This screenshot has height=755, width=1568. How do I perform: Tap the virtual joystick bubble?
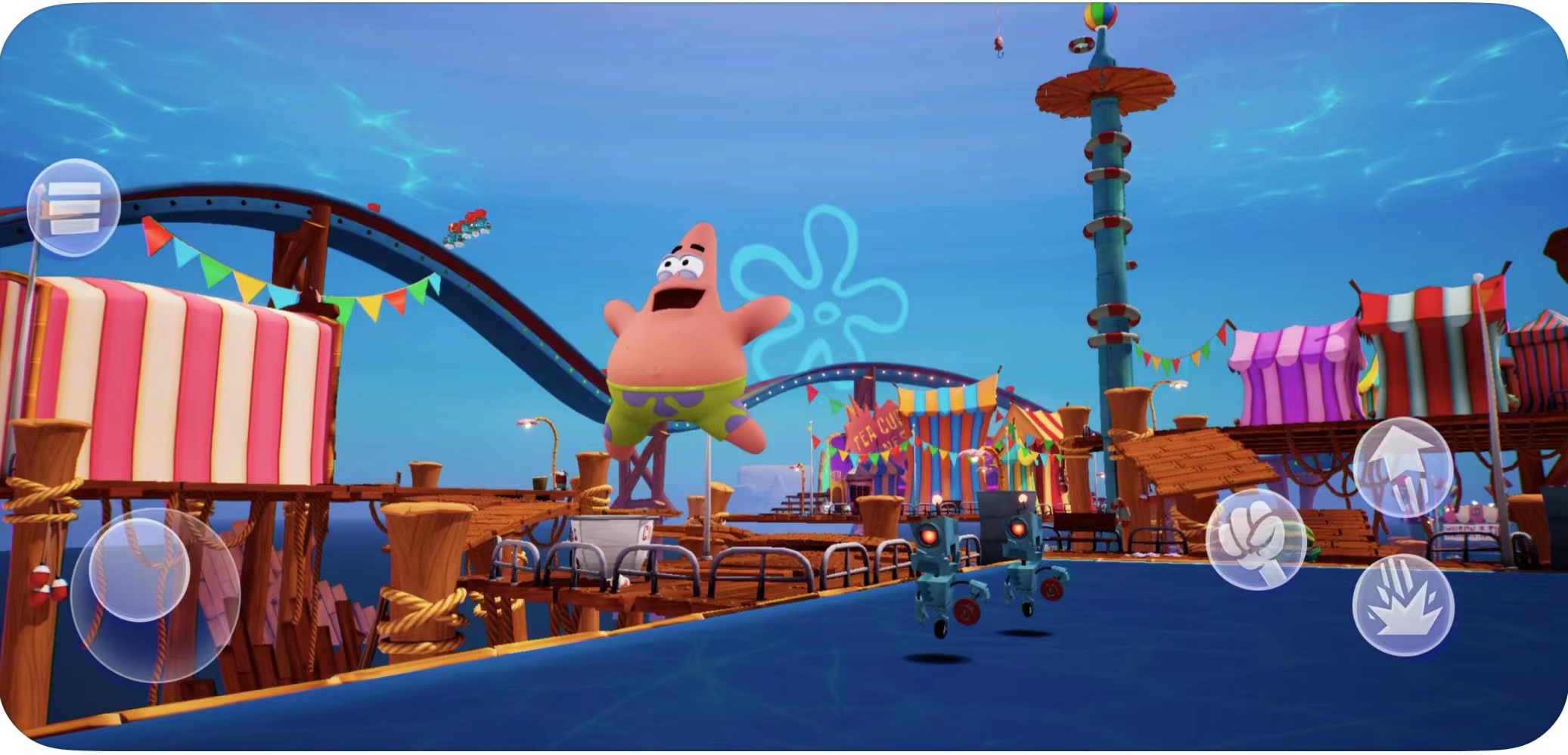tap(139, 569)
